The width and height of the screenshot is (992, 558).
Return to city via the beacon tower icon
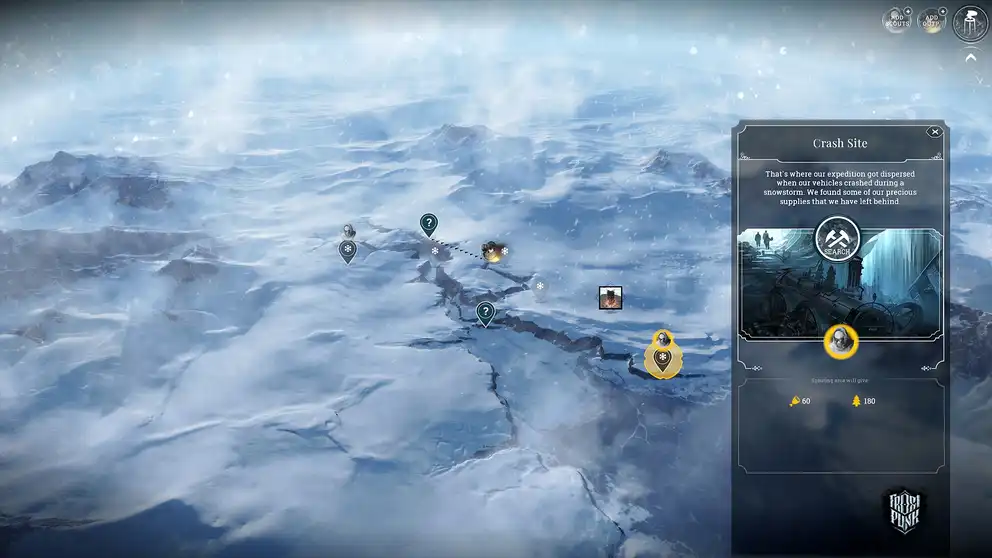(970, 22)
